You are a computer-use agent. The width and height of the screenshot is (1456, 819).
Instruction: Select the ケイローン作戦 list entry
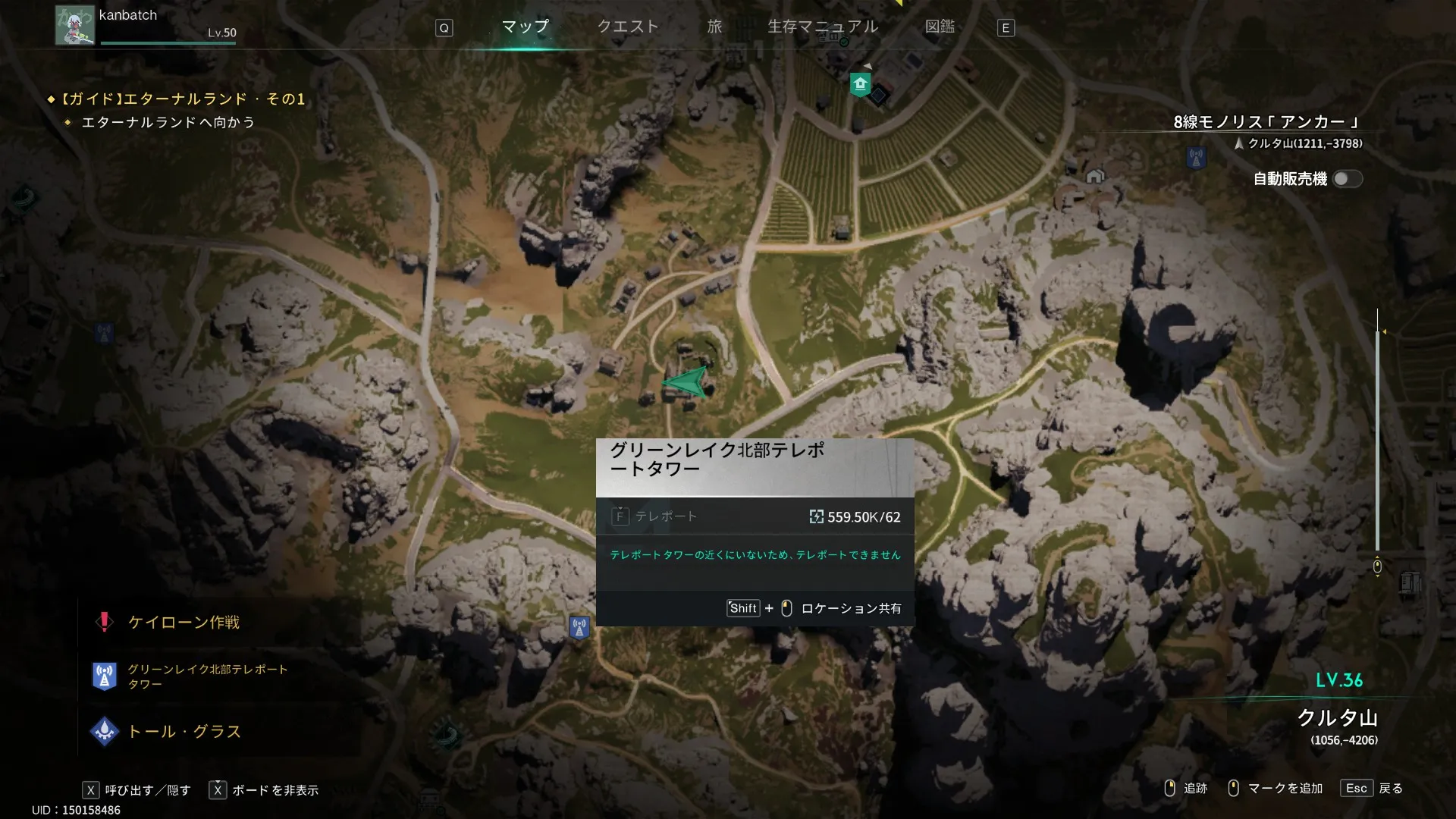[x=184, y=623]
